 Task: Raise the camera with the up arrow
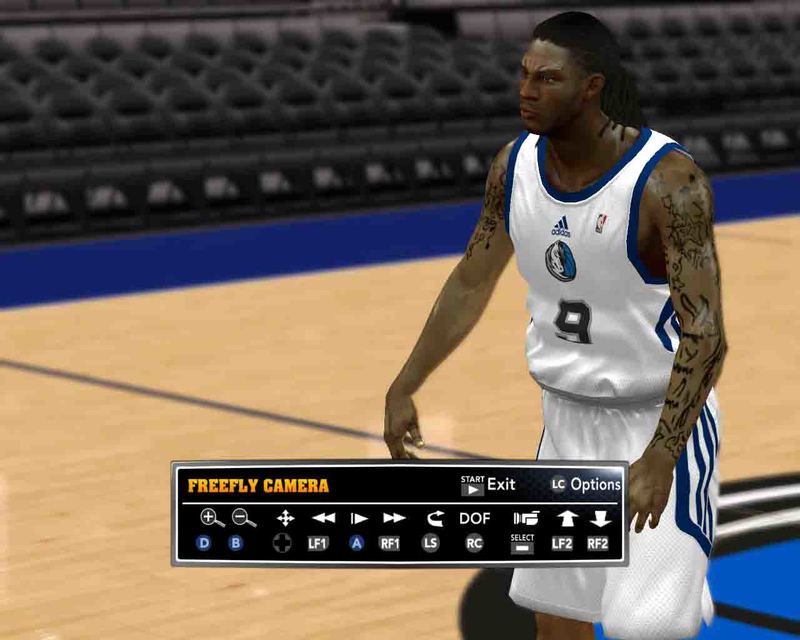(x=565, y=518)
